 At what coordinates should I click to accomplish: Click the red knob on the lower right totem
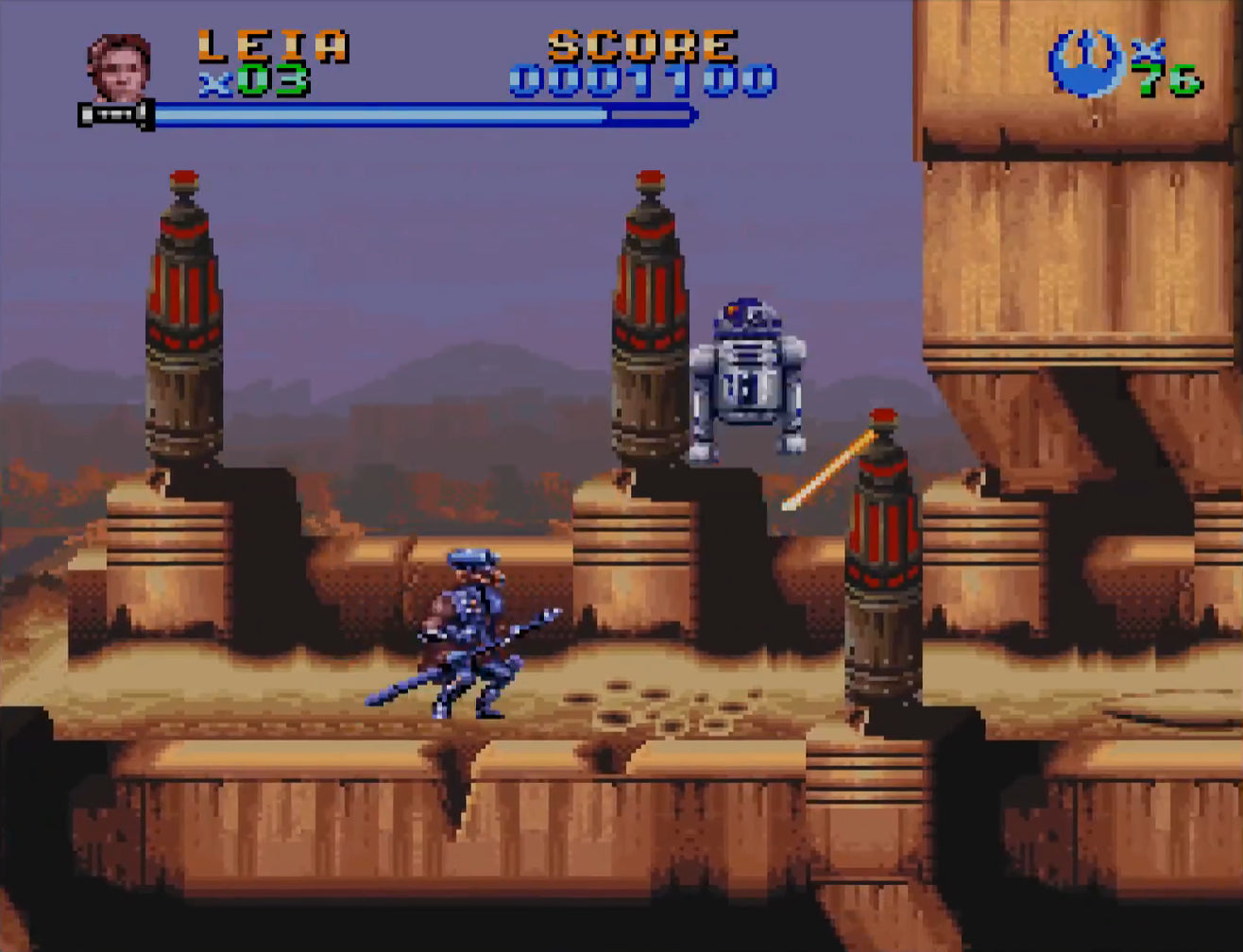(883, 416)
